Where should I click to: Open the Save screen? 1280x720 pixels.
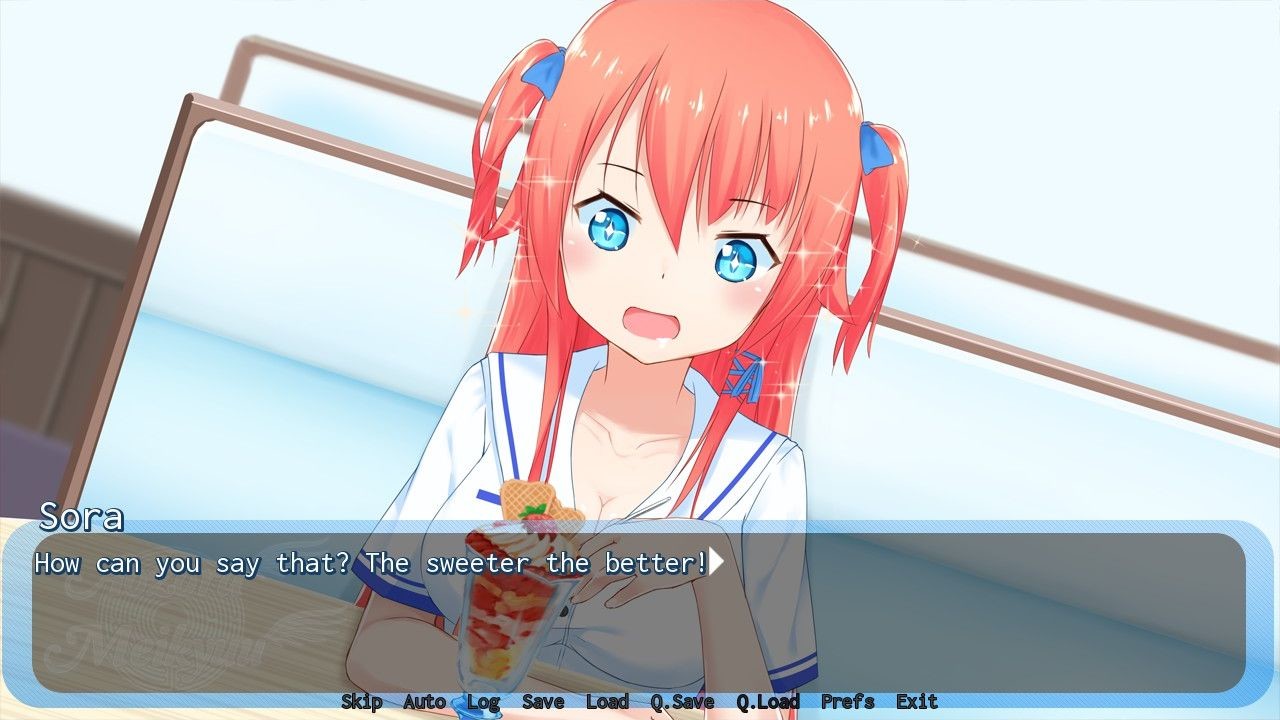click(x=543, y=702)
